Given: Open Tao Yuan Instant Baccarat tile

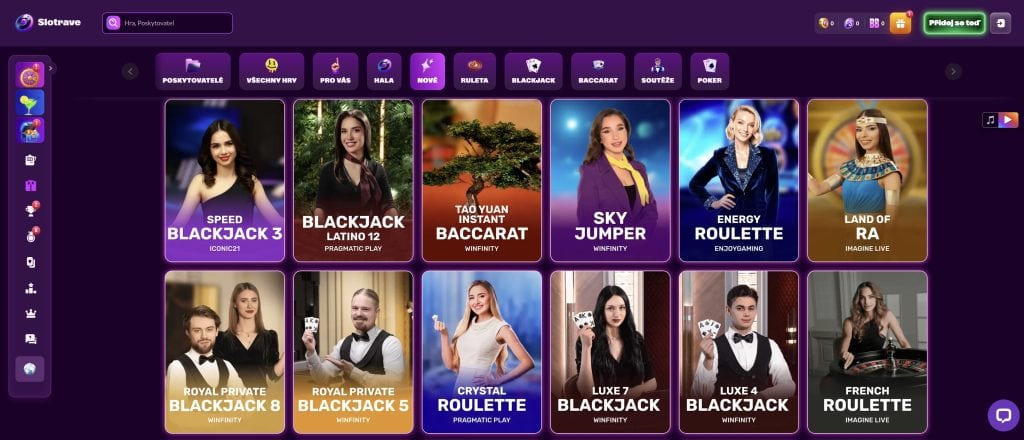Looking at the screenshot, I should pos(482,180).
